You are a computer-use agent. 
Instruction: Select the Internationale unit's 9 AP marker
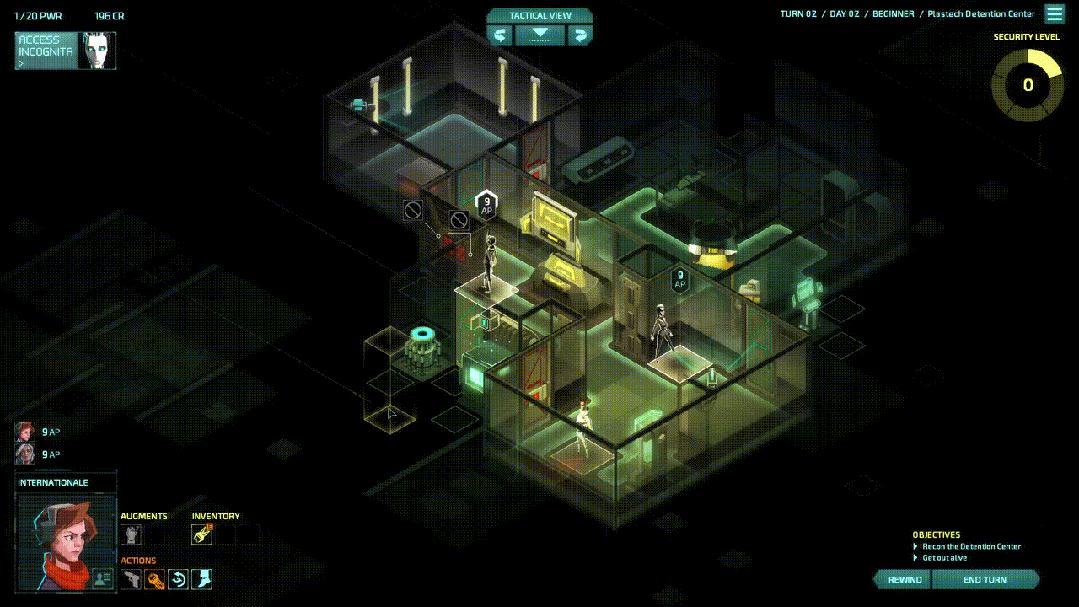[x=487, y=203]
